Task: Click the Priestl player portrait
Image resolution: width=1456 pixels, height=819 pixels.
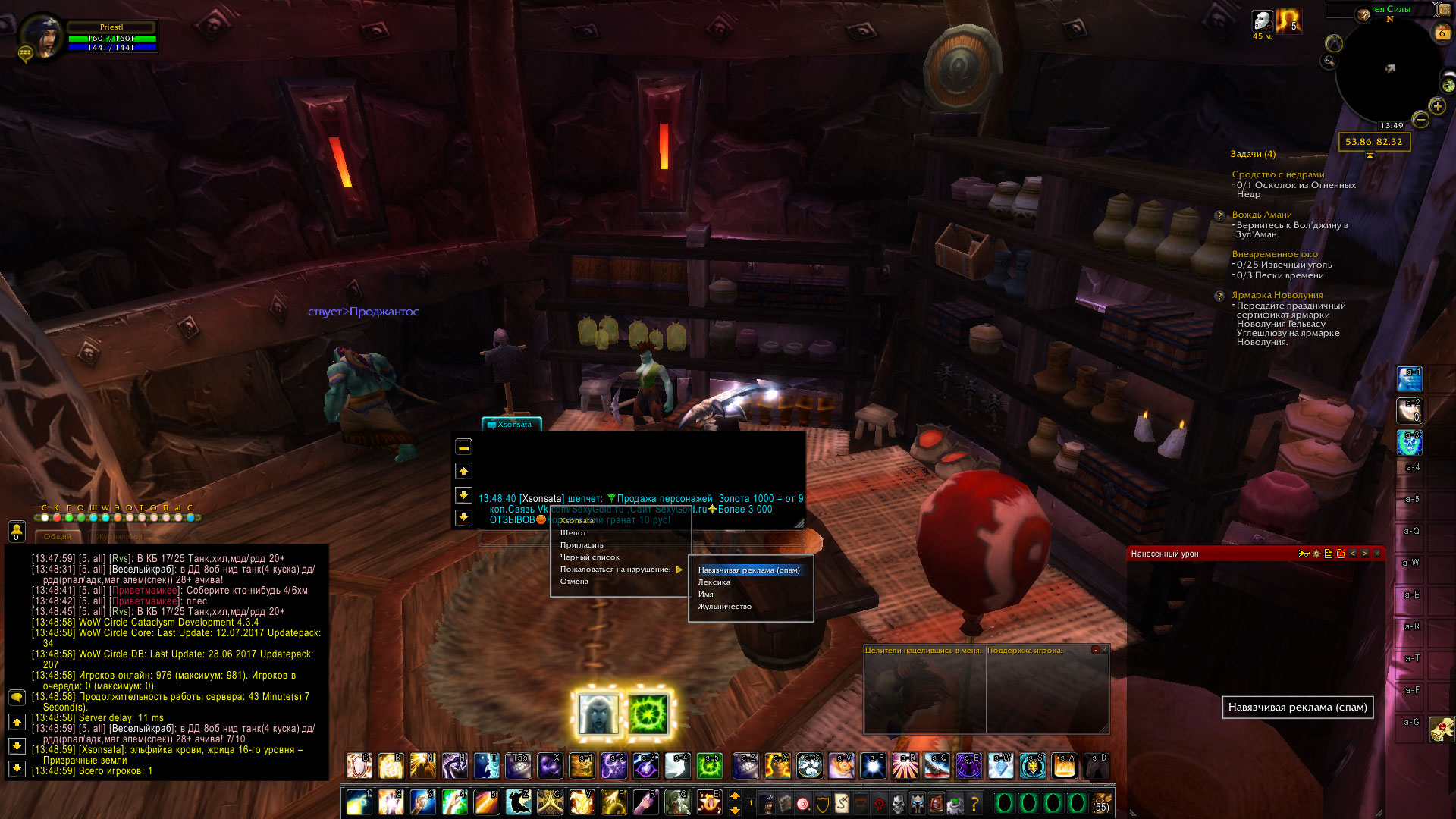Action: (x=39, y=35)
